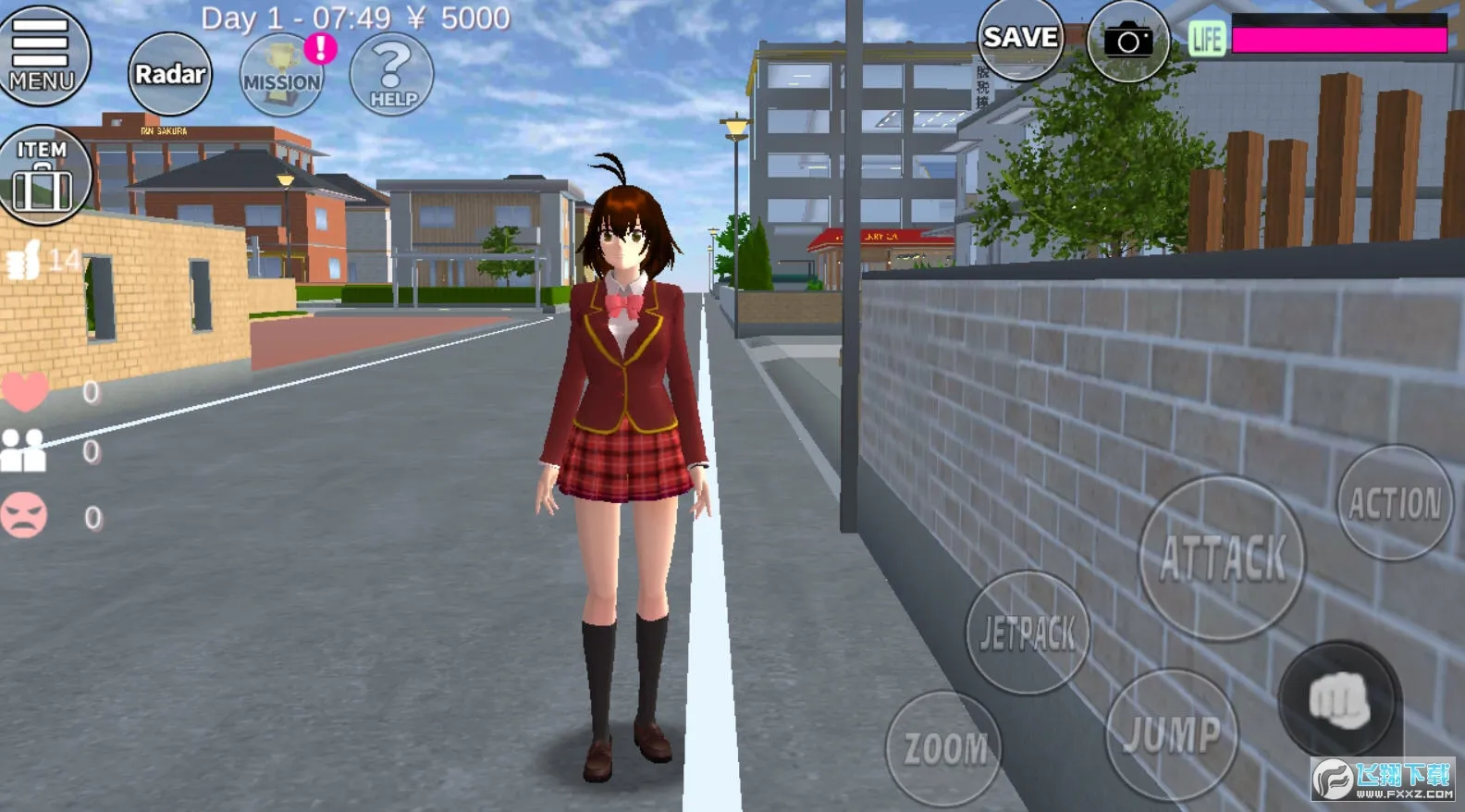Screen dimensions: 1465x812
Task: Save the game with SAVE button
Action: (1020, 39)
